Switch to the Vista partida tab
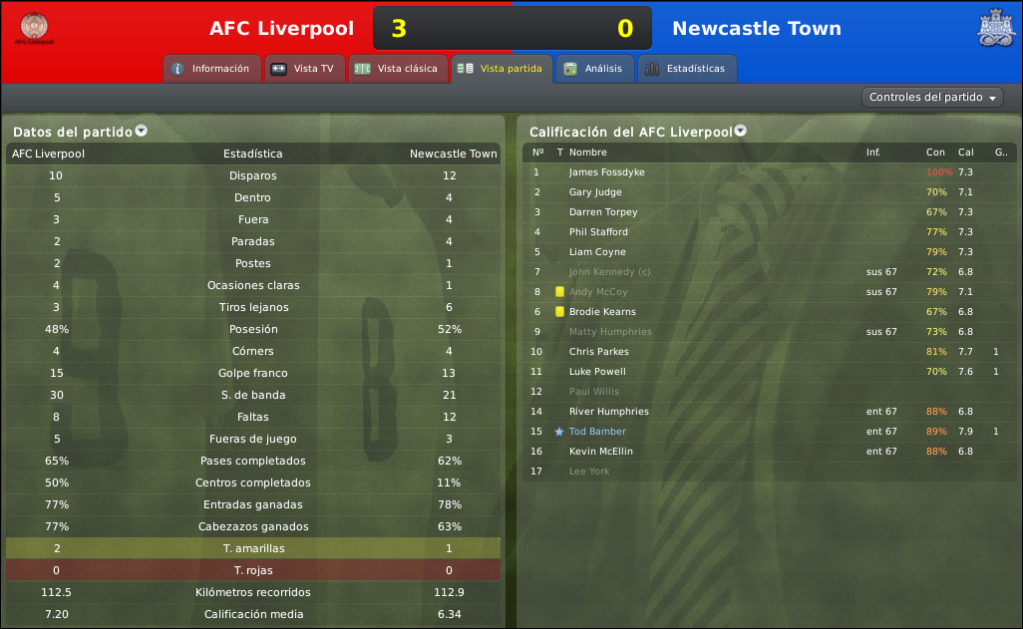Screen dimensions: 1023x629 coord(500,69)
